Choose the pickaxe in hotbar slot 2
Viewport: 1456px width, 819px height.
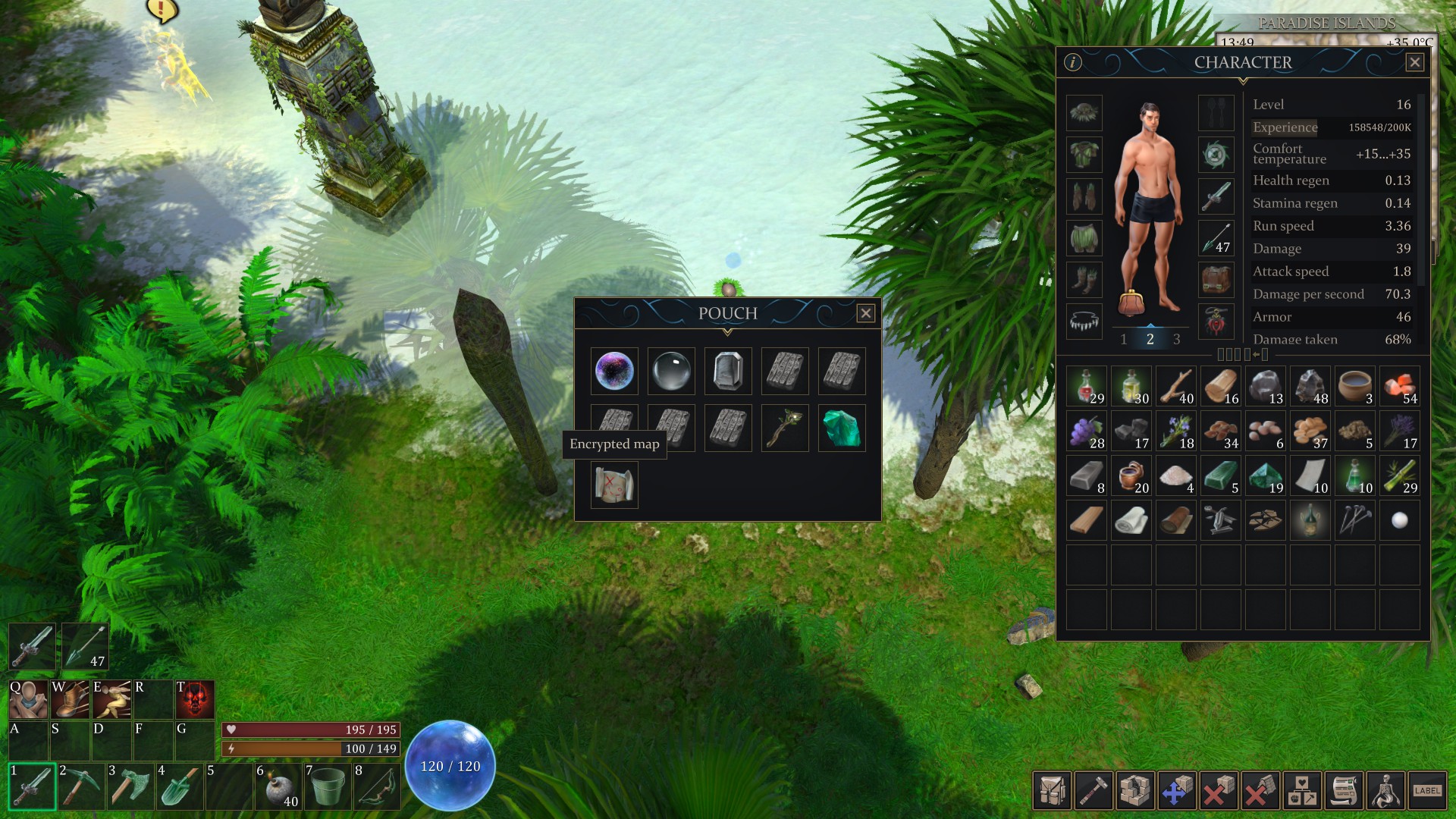80,786
